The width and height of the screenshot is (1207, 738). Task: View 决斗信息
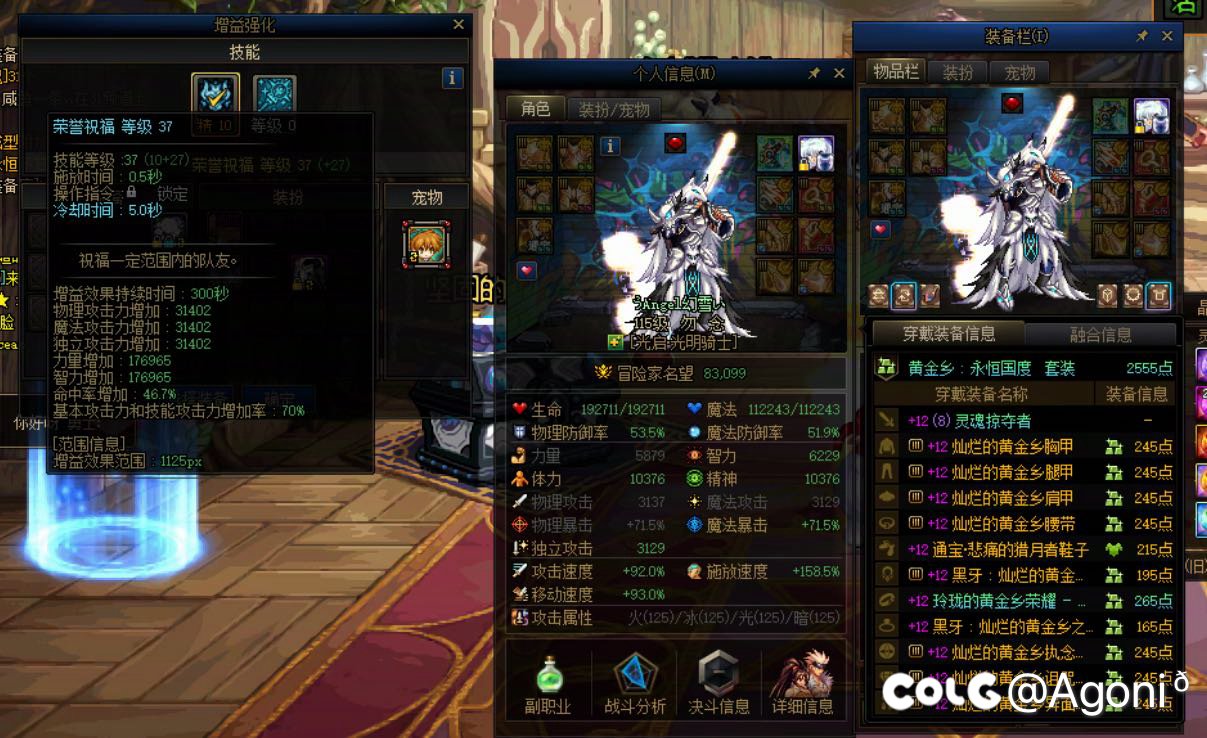(x=718, y=684)
